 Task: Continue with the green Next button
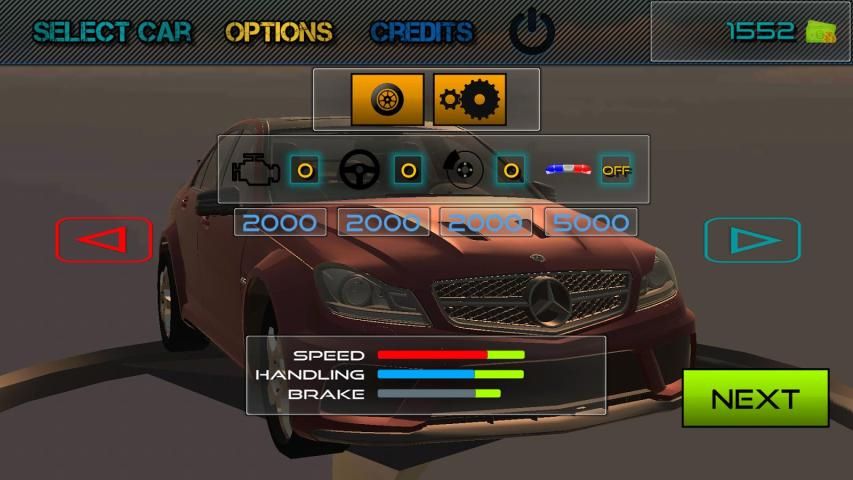[x=755, y=398]
